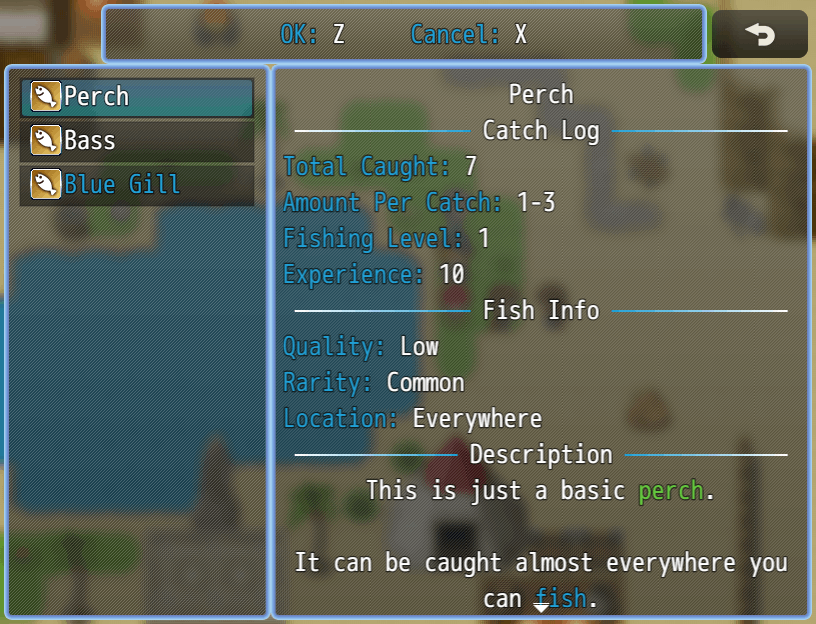Viewport: 816px width, 624px height.
Task: Click the back arrow button
Action: point(759,35)
